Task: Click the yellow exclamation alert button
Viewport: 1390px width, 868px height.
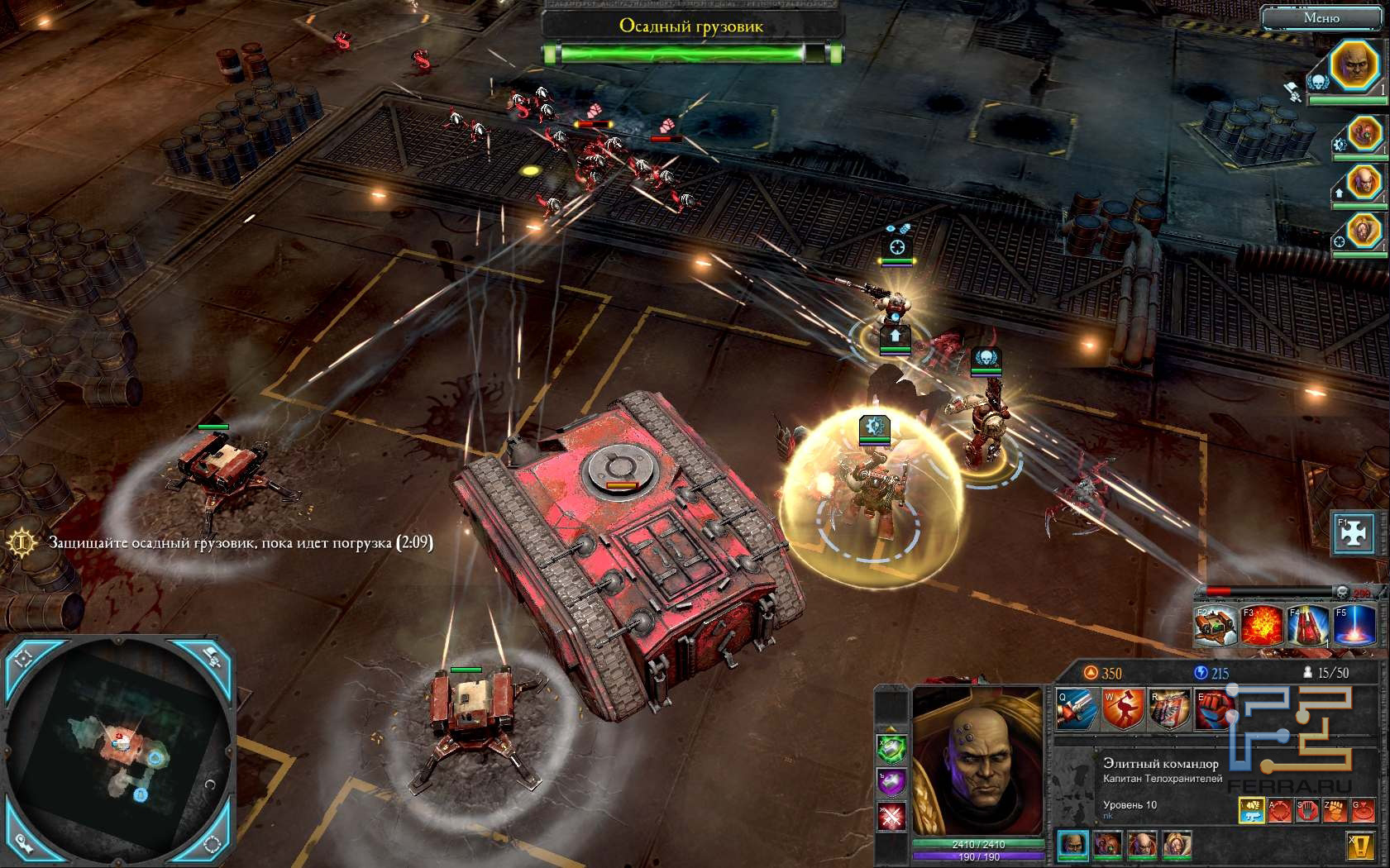Action: [1360, 846]
